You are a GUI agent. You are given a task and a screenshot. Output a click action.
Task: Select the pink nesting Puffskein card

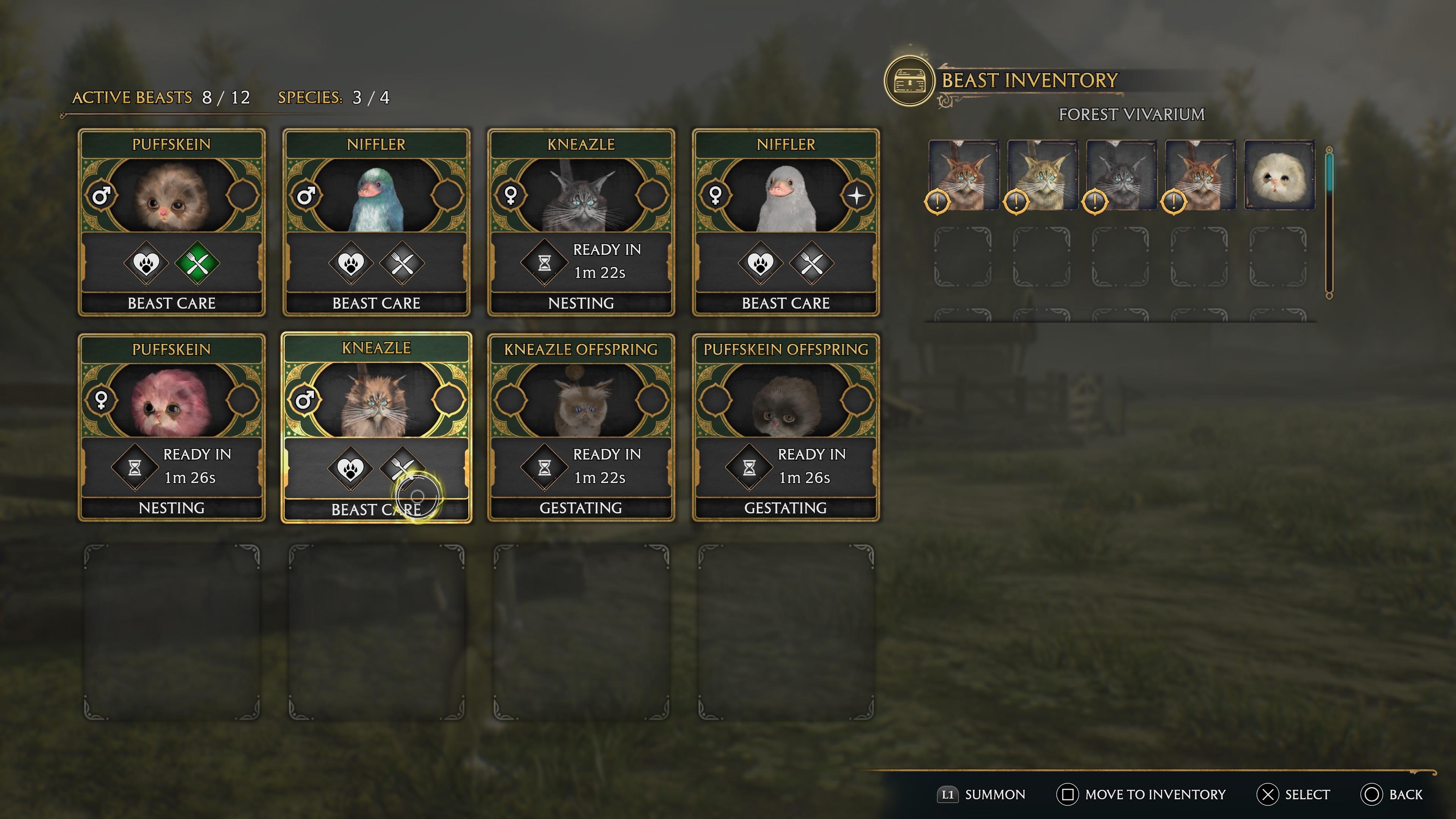pos(171,400)
